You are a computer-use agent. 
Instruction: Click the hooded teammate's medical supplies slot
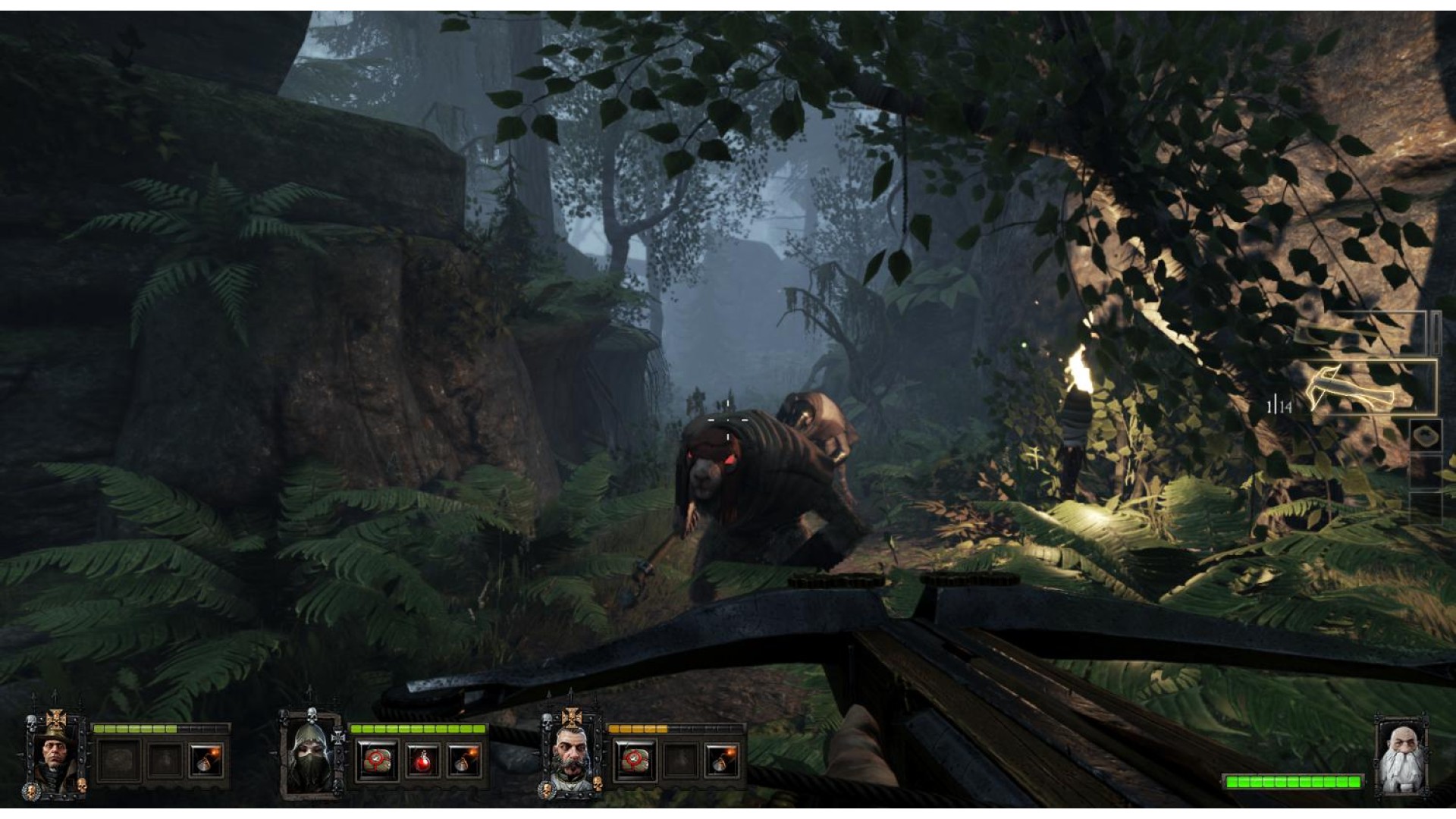(376, 761)
